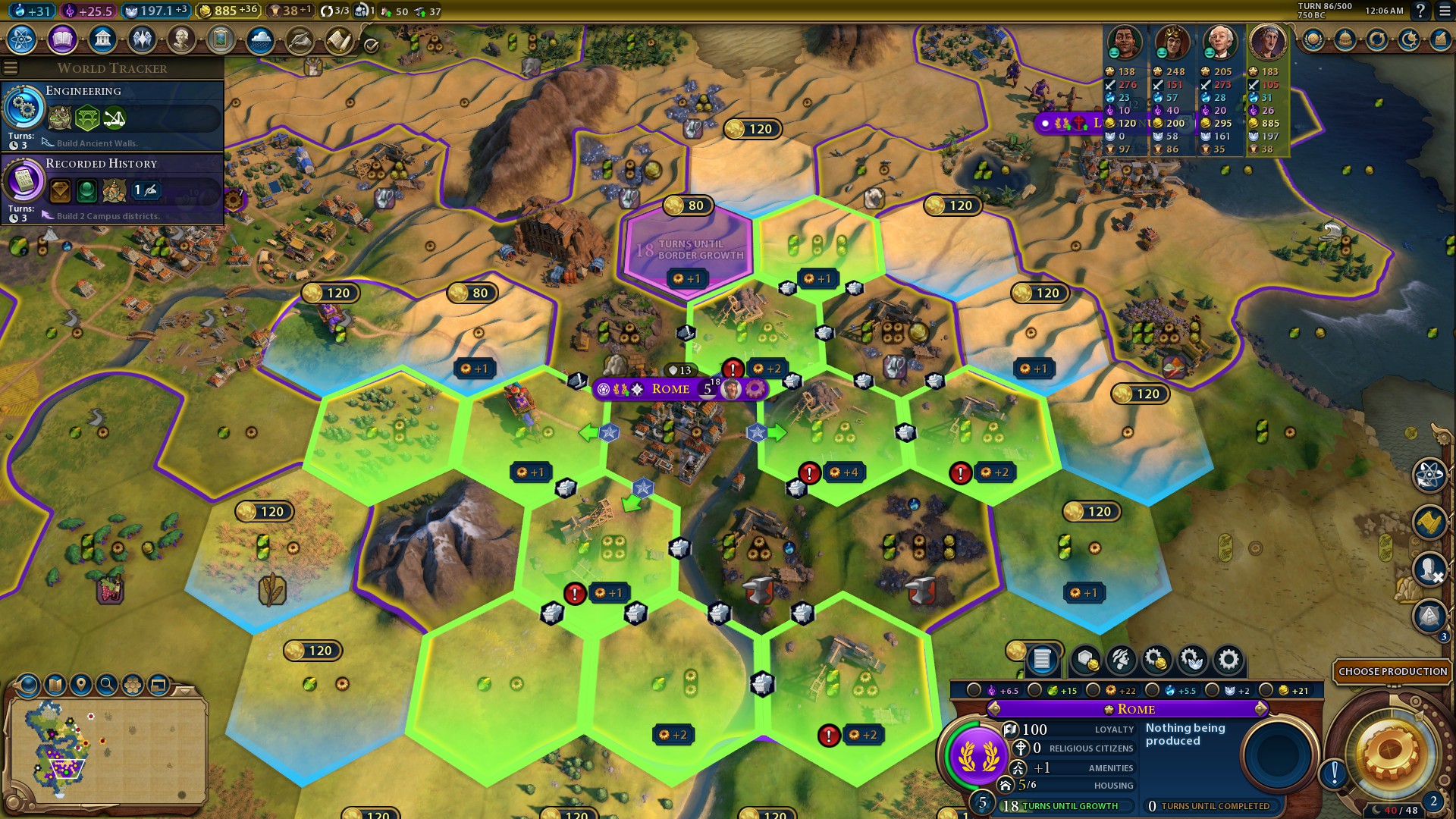Open the government temple icon
Image resolution: width=1456 pixels, height=819 pixels.
[x=102, y=39]
